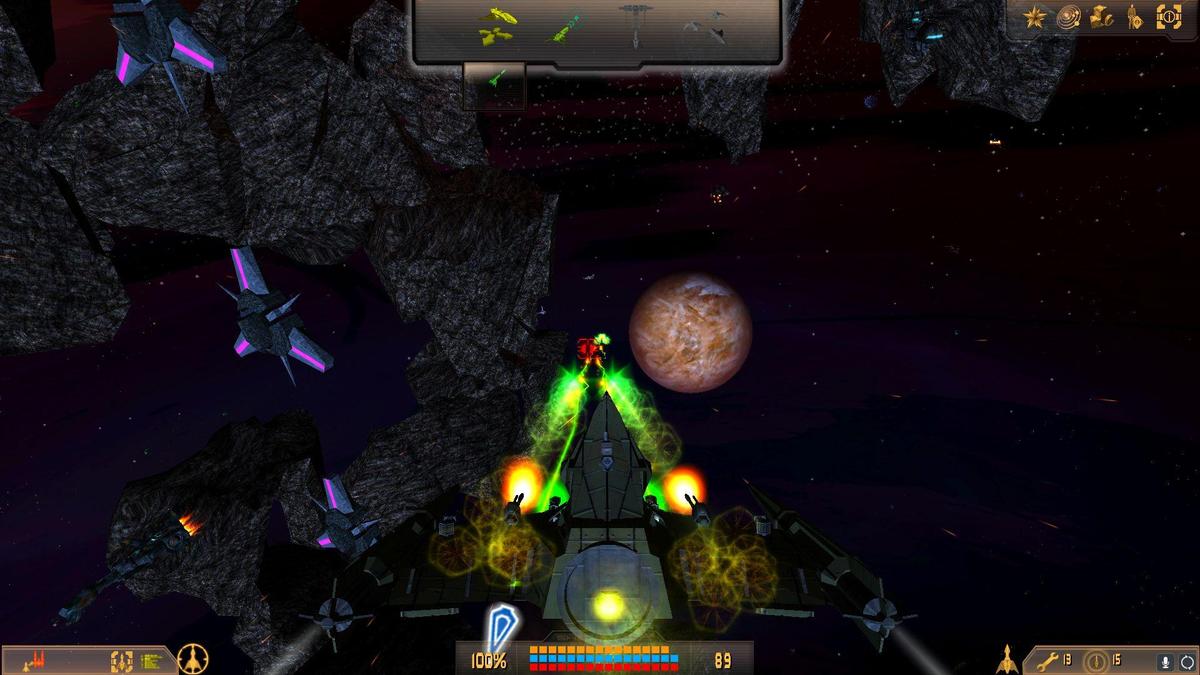Open the gold star menu icon

[1035, 17]
